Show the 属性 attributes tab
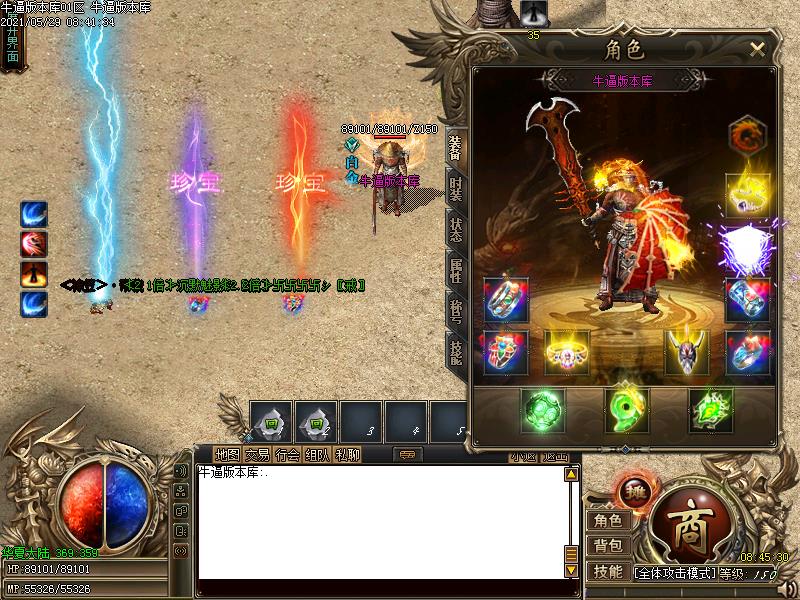800x600 pixels. coord(456,268)
